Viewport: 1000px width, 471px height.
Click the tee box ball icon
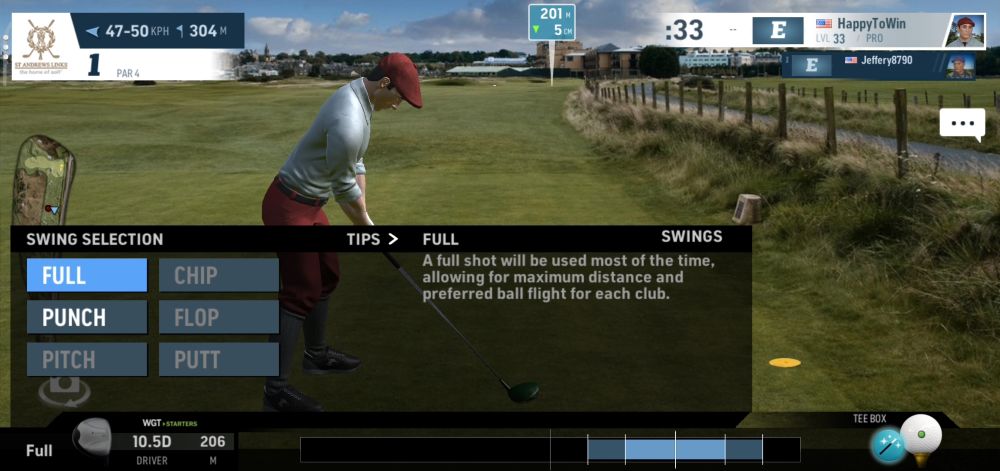pos(921,437)
